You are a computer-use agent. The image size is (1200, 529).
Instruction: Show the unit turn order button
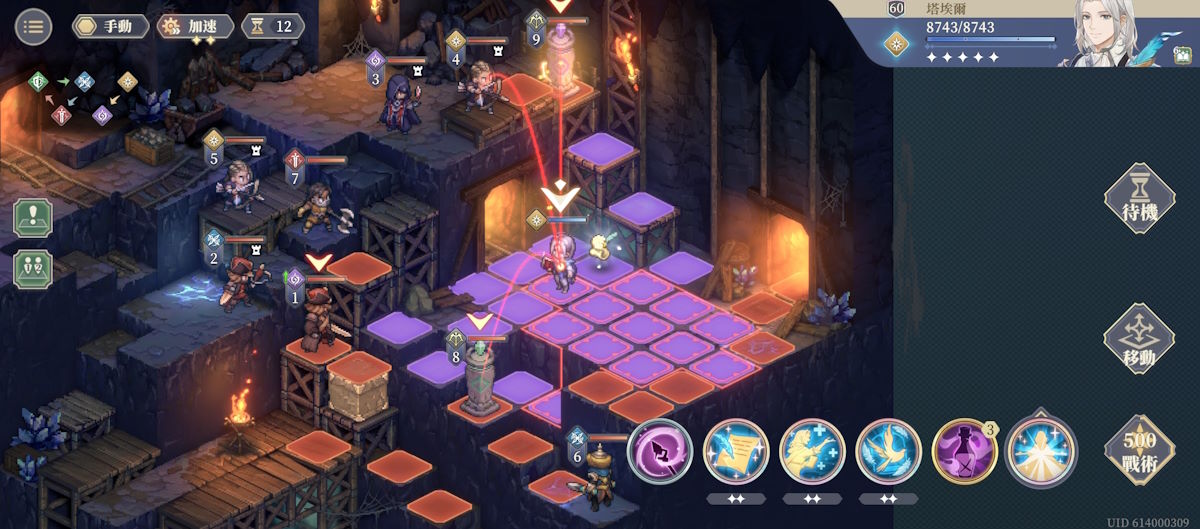(33, 269)
